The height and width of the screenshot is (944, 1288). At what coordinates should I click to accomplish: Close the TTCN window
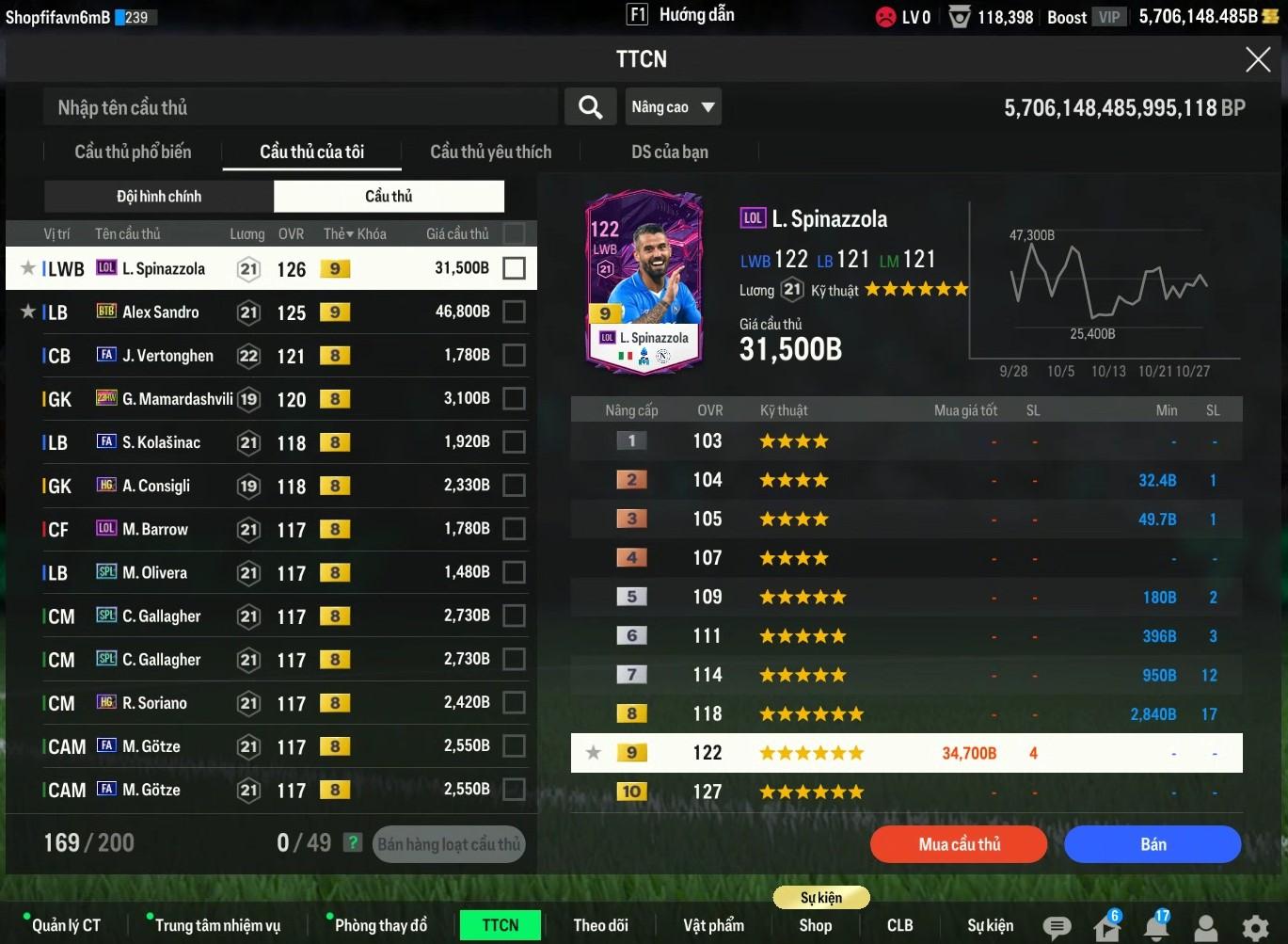click(x=1257, y=60)
